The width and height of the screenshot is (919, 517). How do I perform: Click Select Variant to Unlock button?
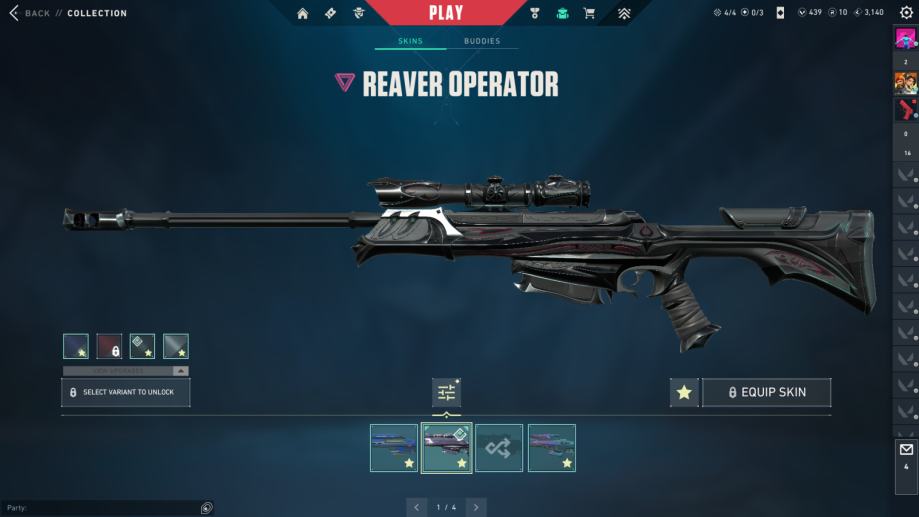[126, 392]
